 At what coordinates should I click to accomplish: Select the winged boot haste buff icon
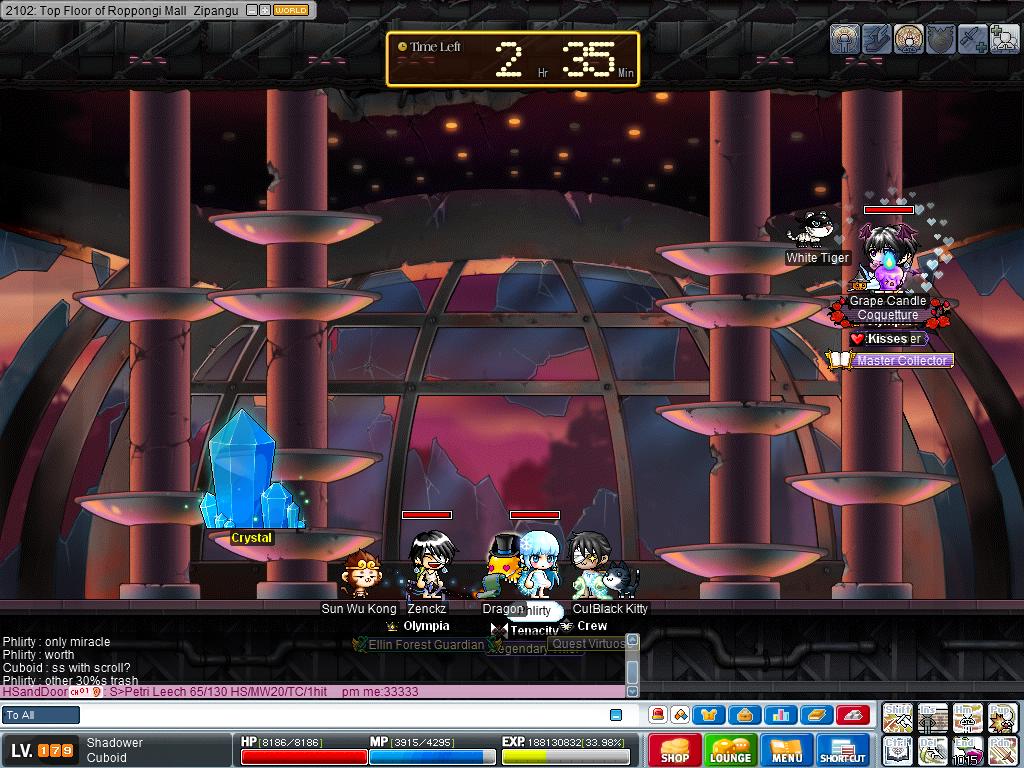coord(876,38)
